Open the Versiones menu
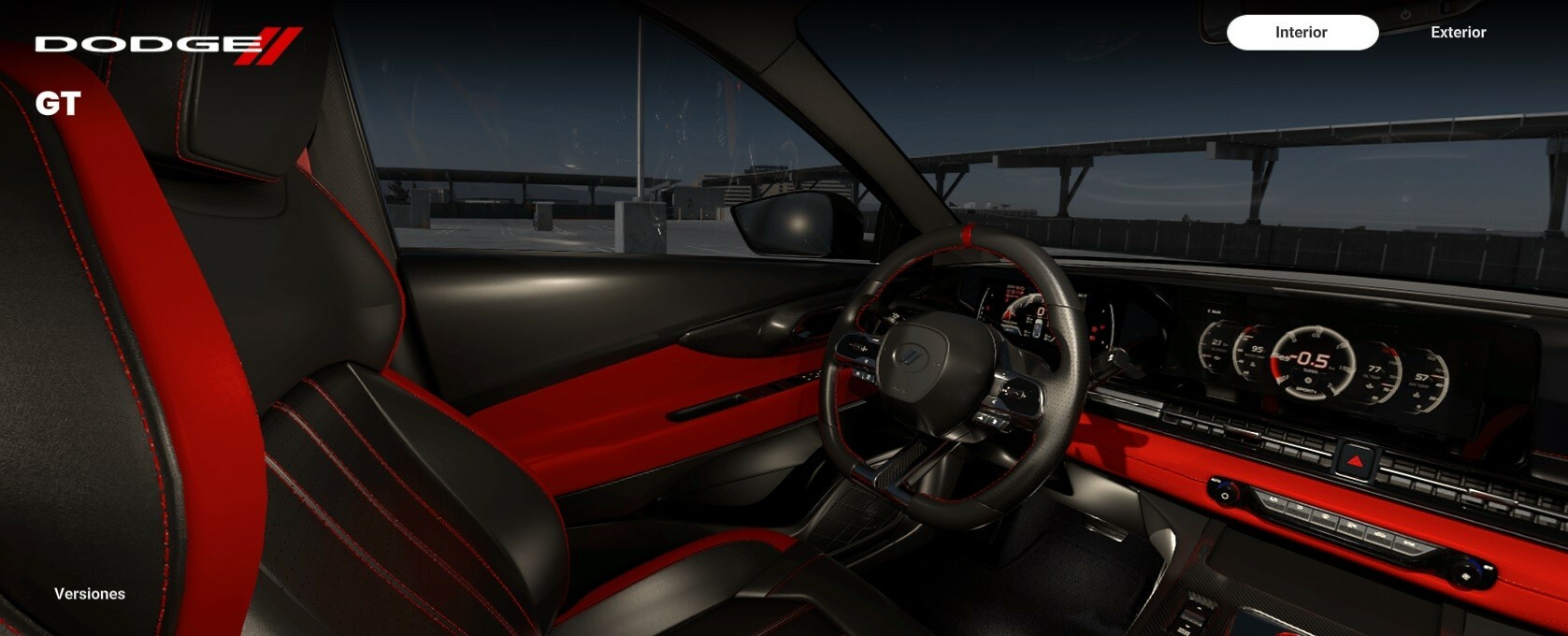1568x636 pixels. [90, 594]
